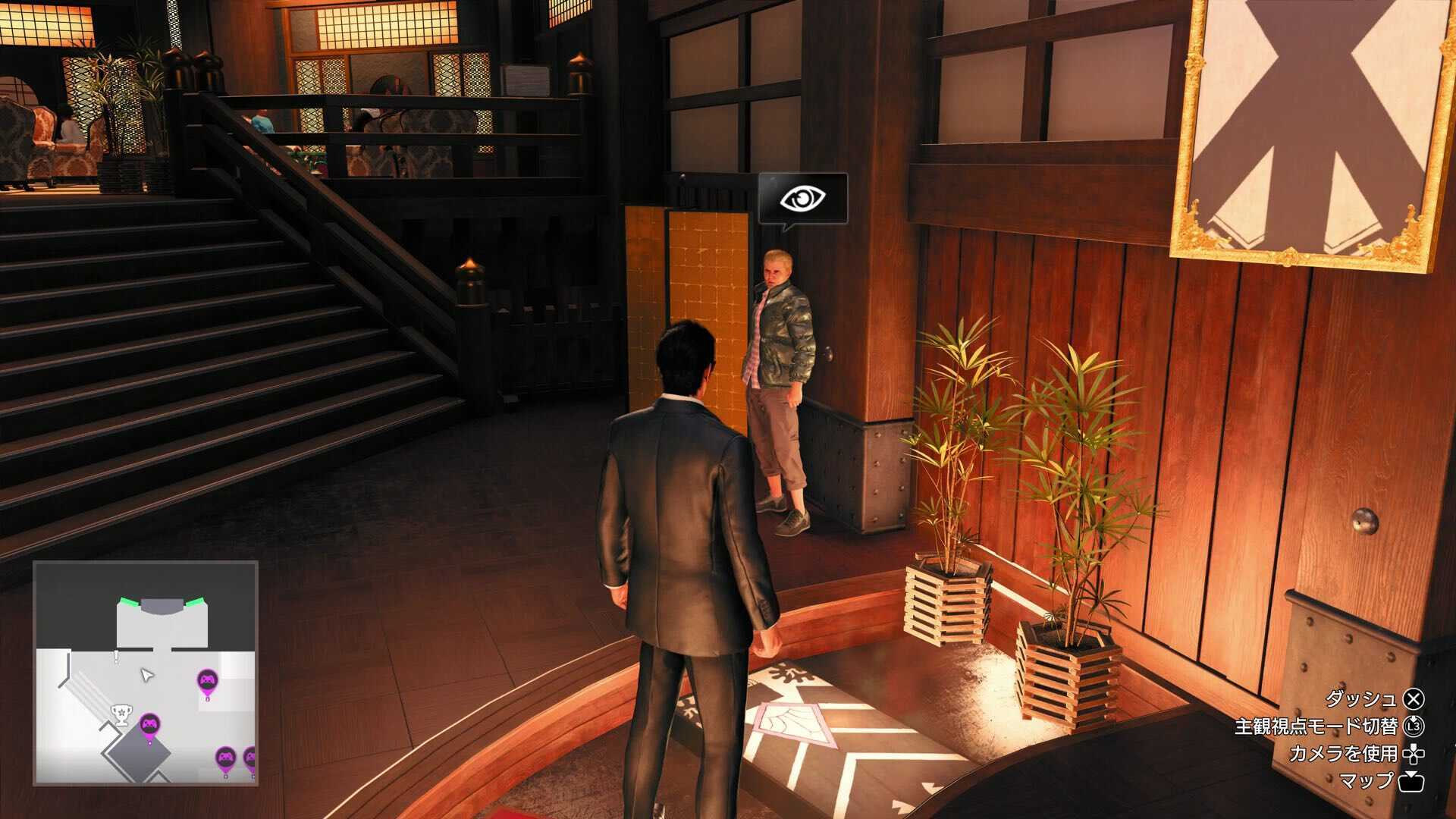
Task: Select the trophy icon on the minimap
Action: click(x=121, y=714)
